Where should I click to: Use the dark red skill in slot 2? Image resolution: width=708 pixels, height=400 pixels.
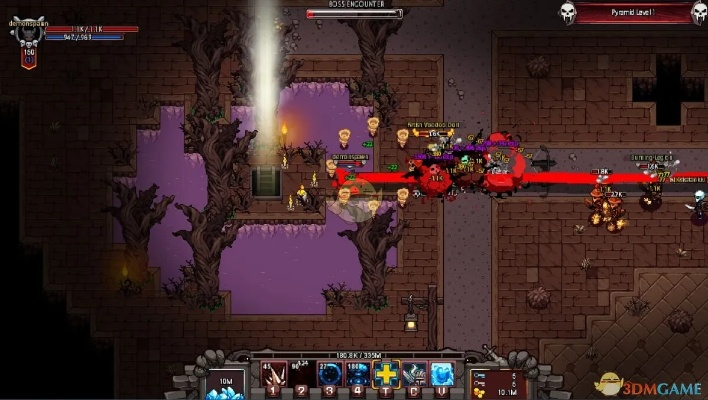pos(301,374)
